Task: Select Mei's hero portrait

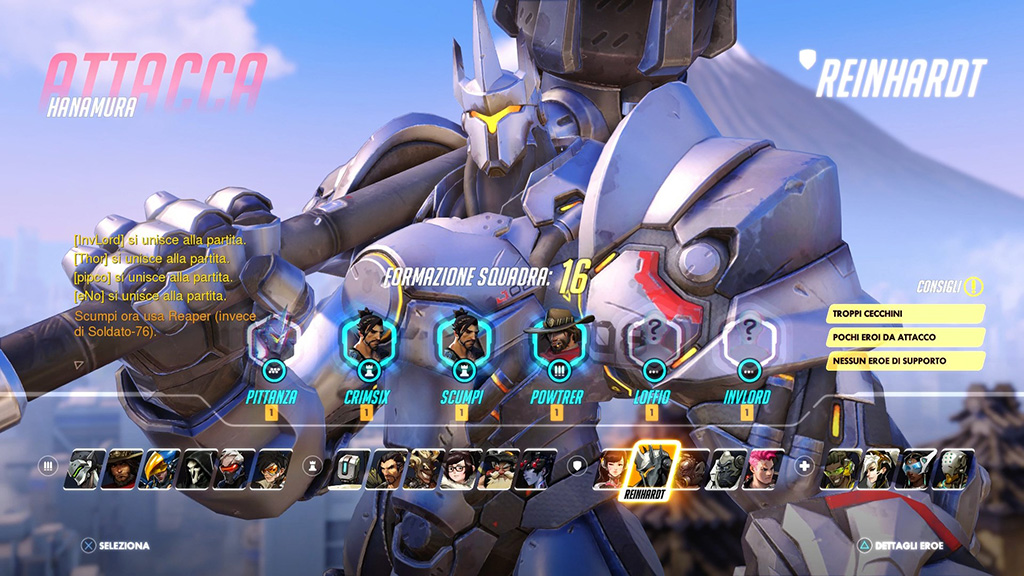Action: click(462, 468)
